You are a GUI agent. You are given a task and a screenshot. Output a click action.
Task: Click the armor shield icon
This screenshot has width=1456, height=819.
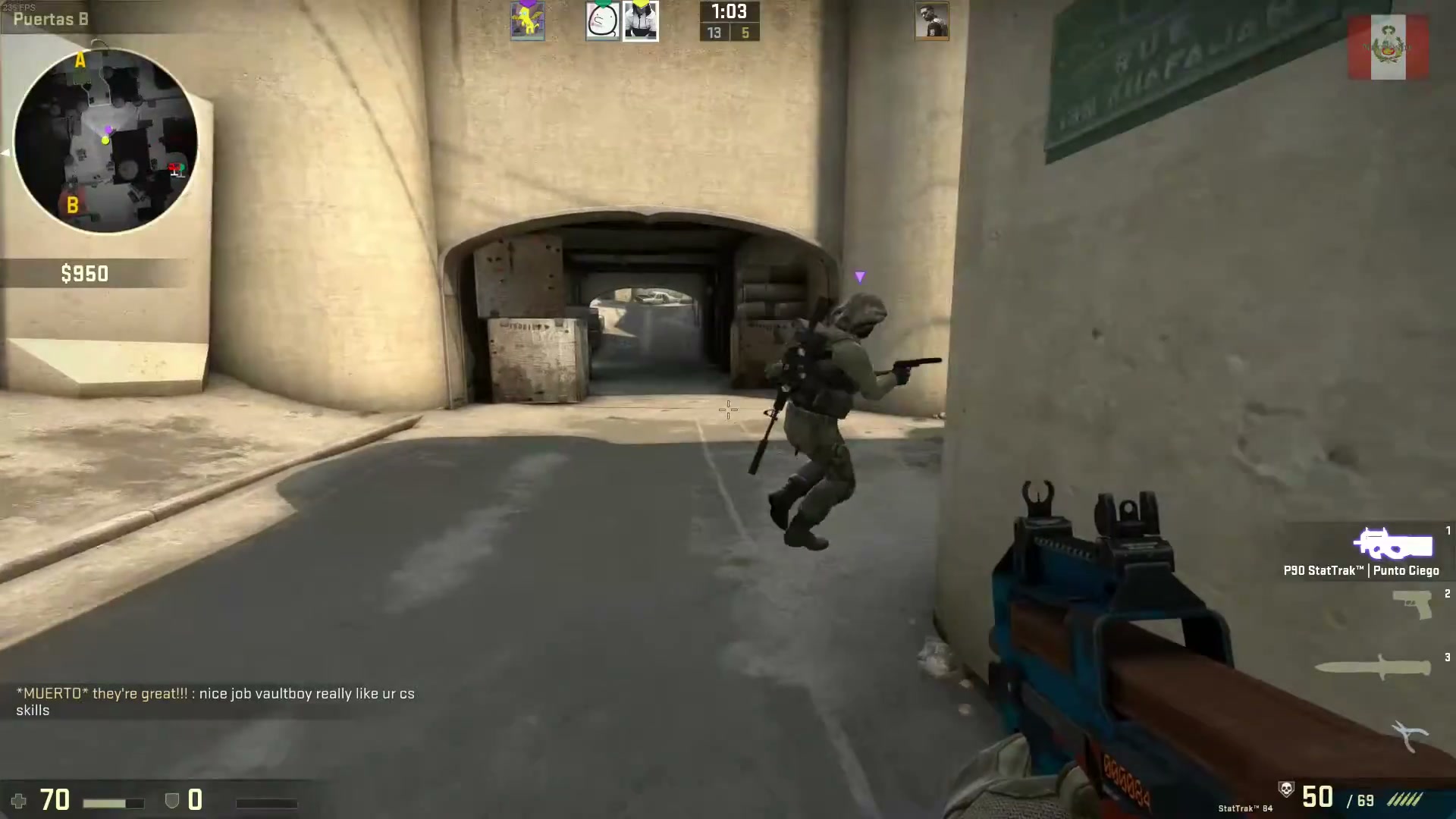pos(172,800)
